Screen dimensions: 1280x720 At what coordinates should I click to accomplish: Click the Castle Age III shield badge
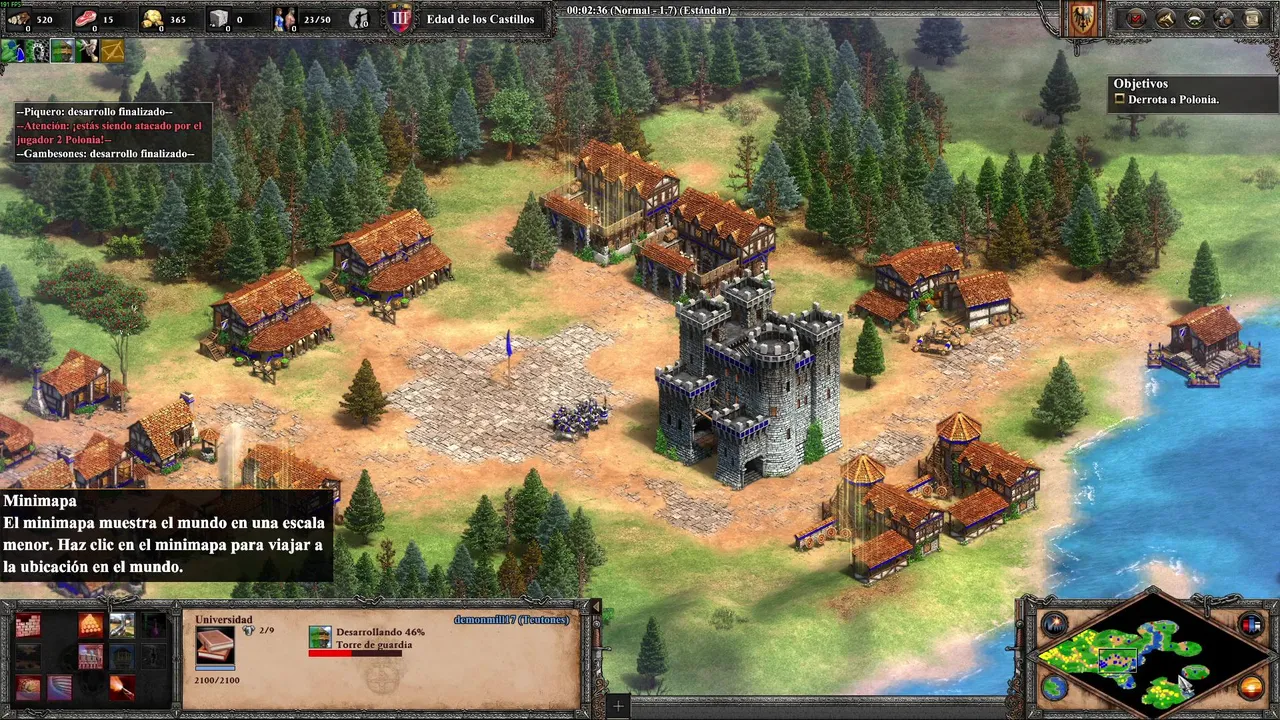coord(401,18)
